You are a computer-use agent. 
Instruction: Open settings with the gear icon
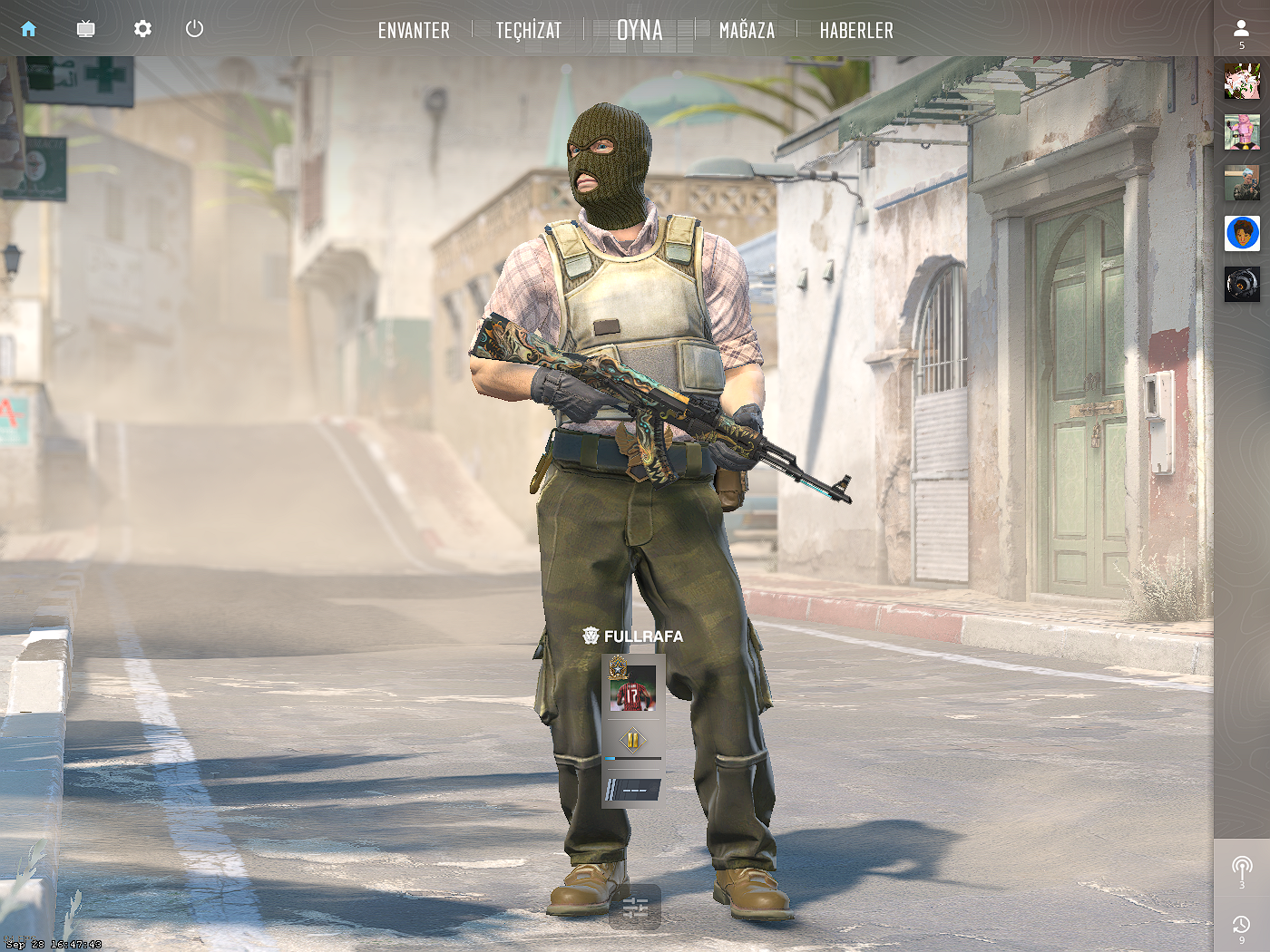[142, 29]
